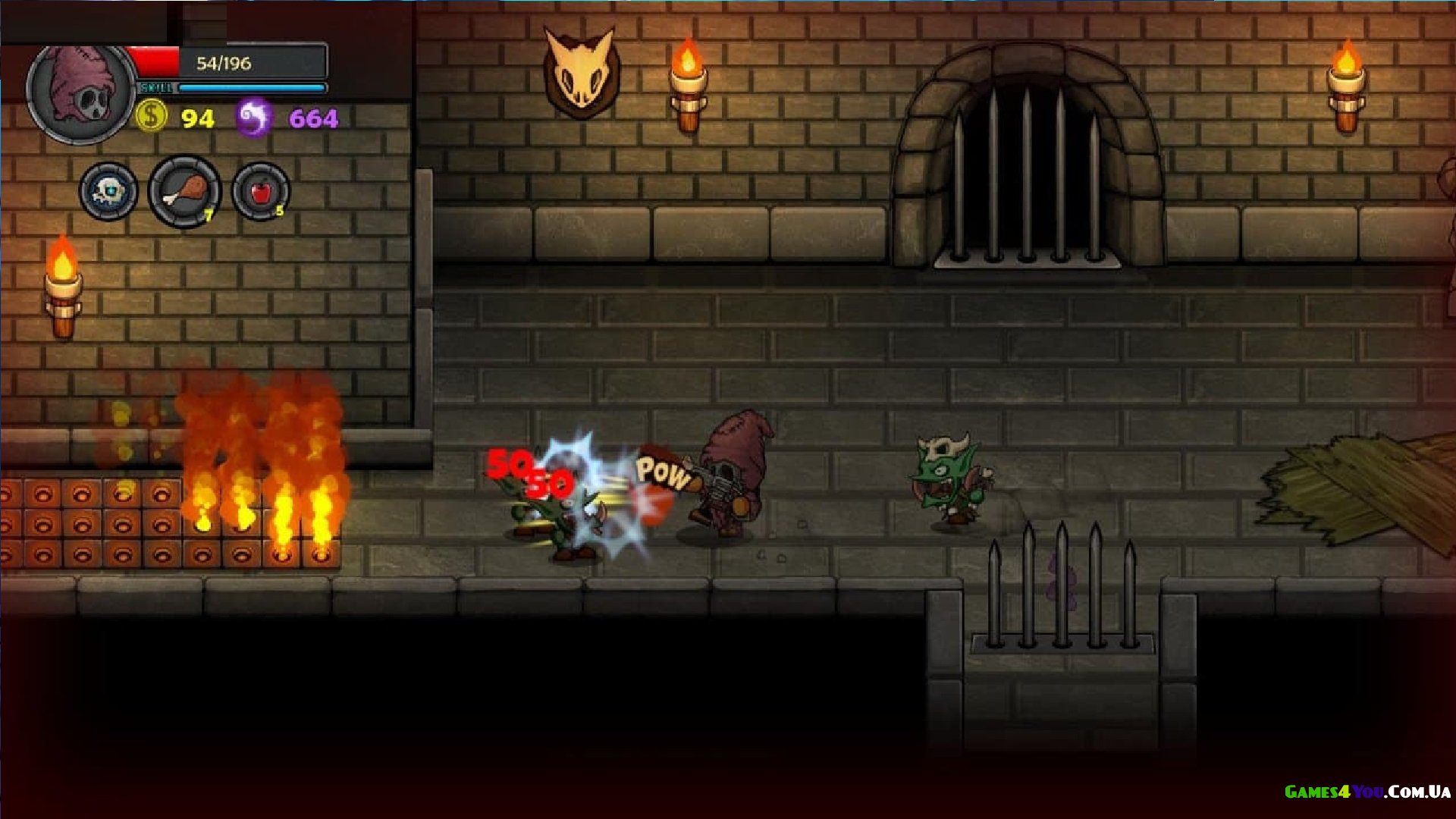Select the red apple item slot
The image size is (1456, 819).
[260, 191]
